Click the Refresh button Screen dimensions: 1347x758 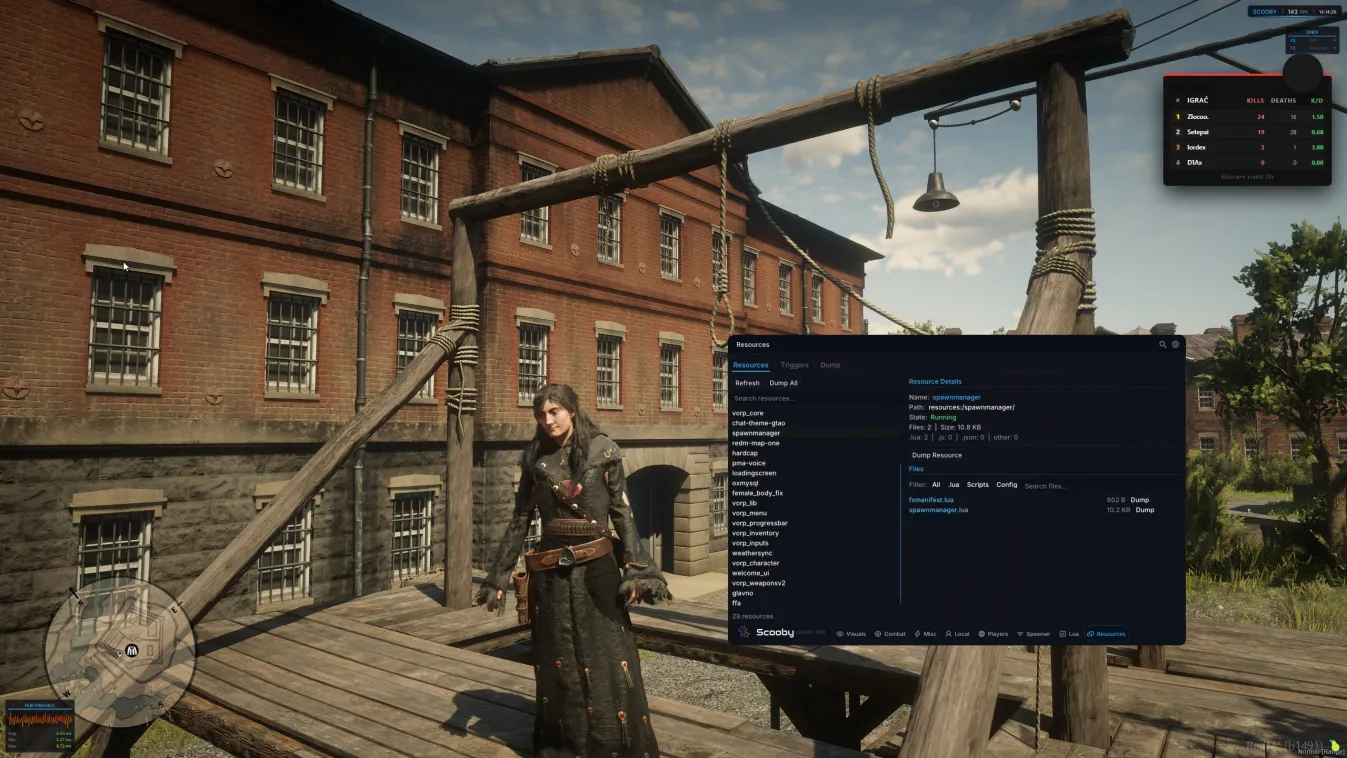746,382
